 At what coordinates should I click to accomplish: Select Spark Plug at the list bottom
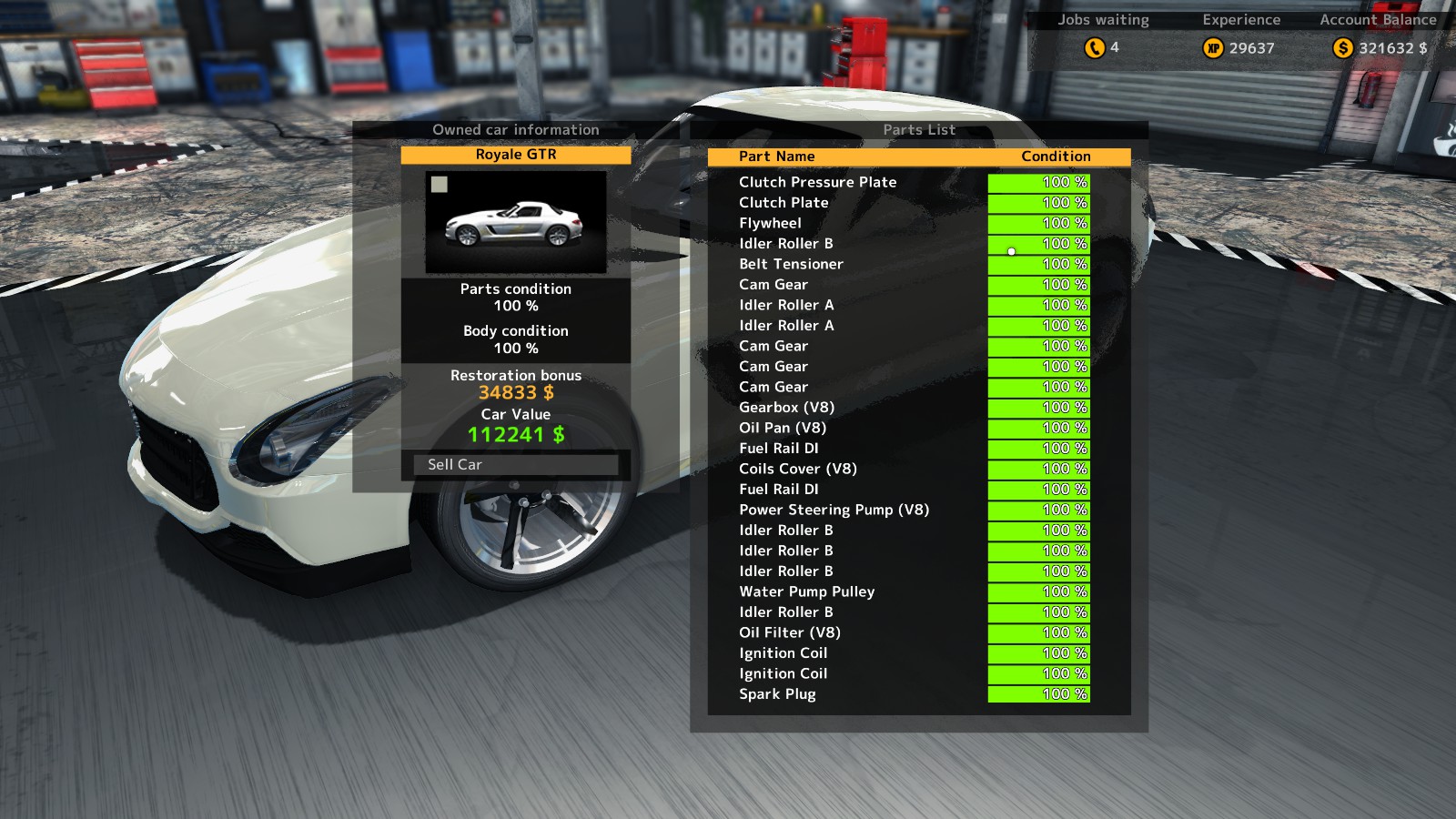[775, 694]
